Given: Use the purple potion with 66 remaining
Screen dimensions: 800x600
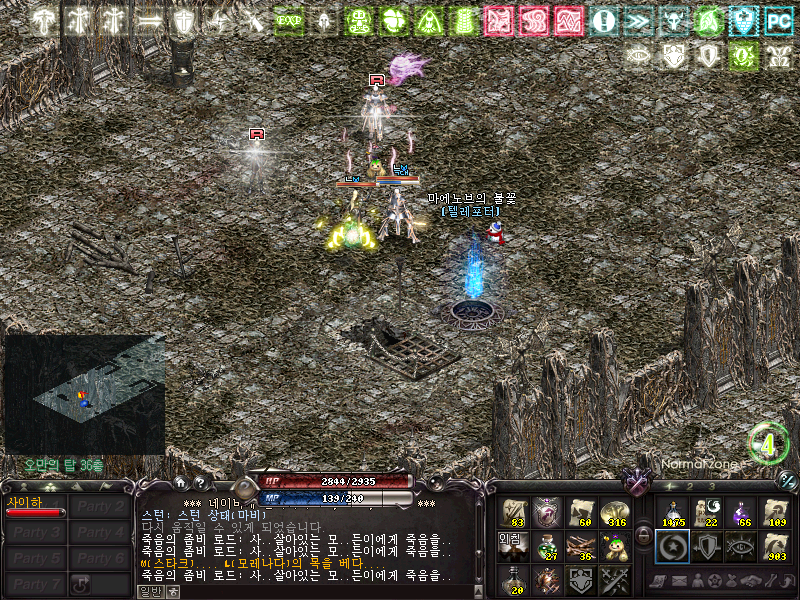Looking at the screenshot, I should pos(741,512).
